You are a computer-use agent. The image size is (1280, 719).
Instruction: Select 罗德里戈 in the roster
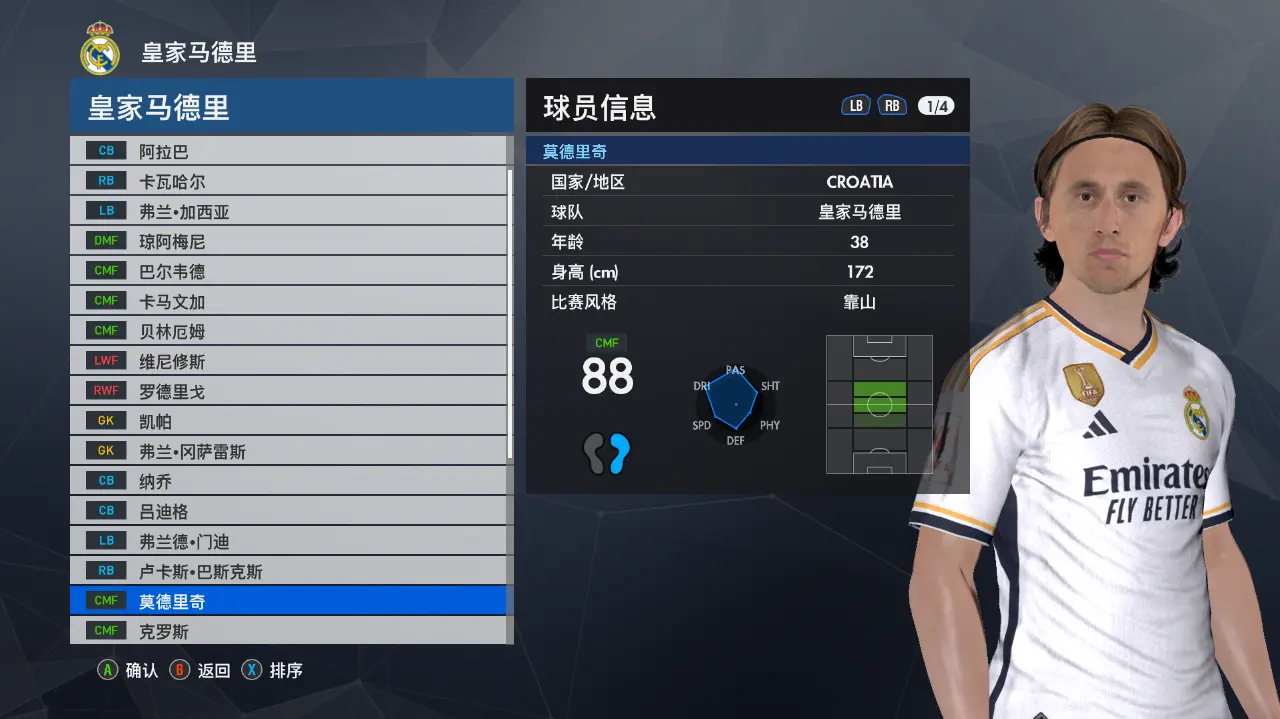[288, 391]
